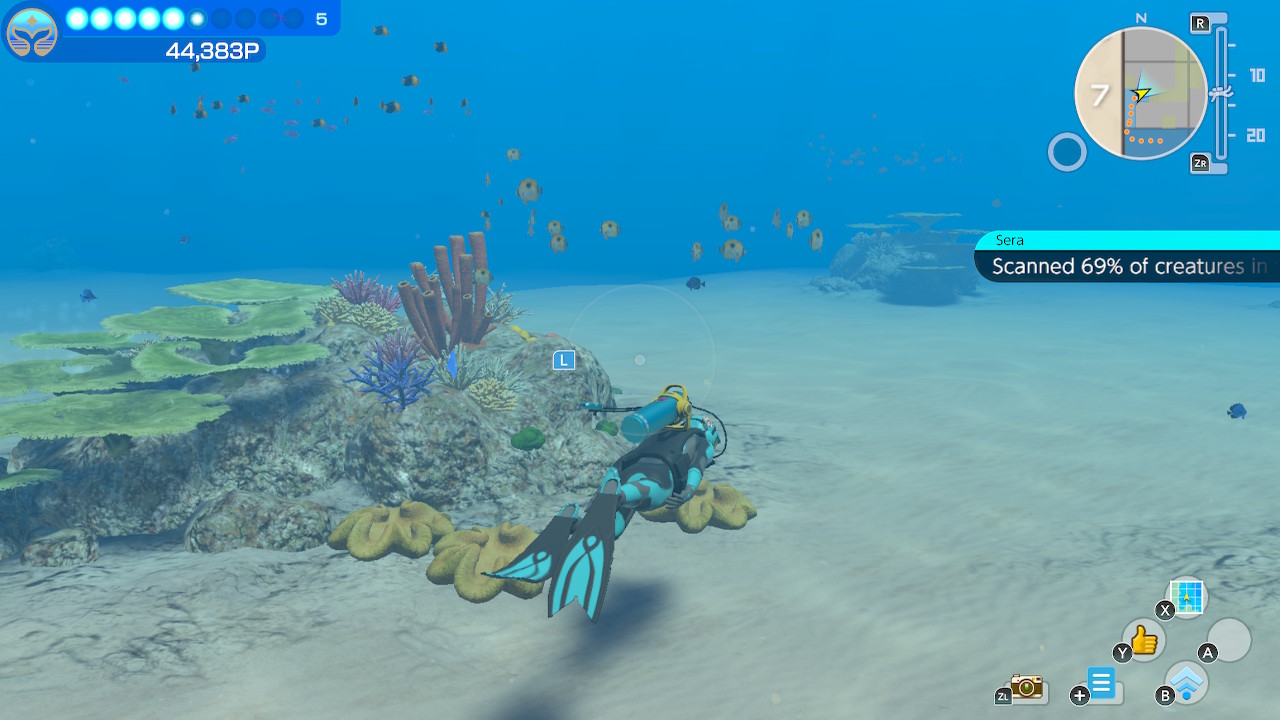Click the L button prompt near the reticle
This screenshot has height=720, width=1280.
click(563, 360)
